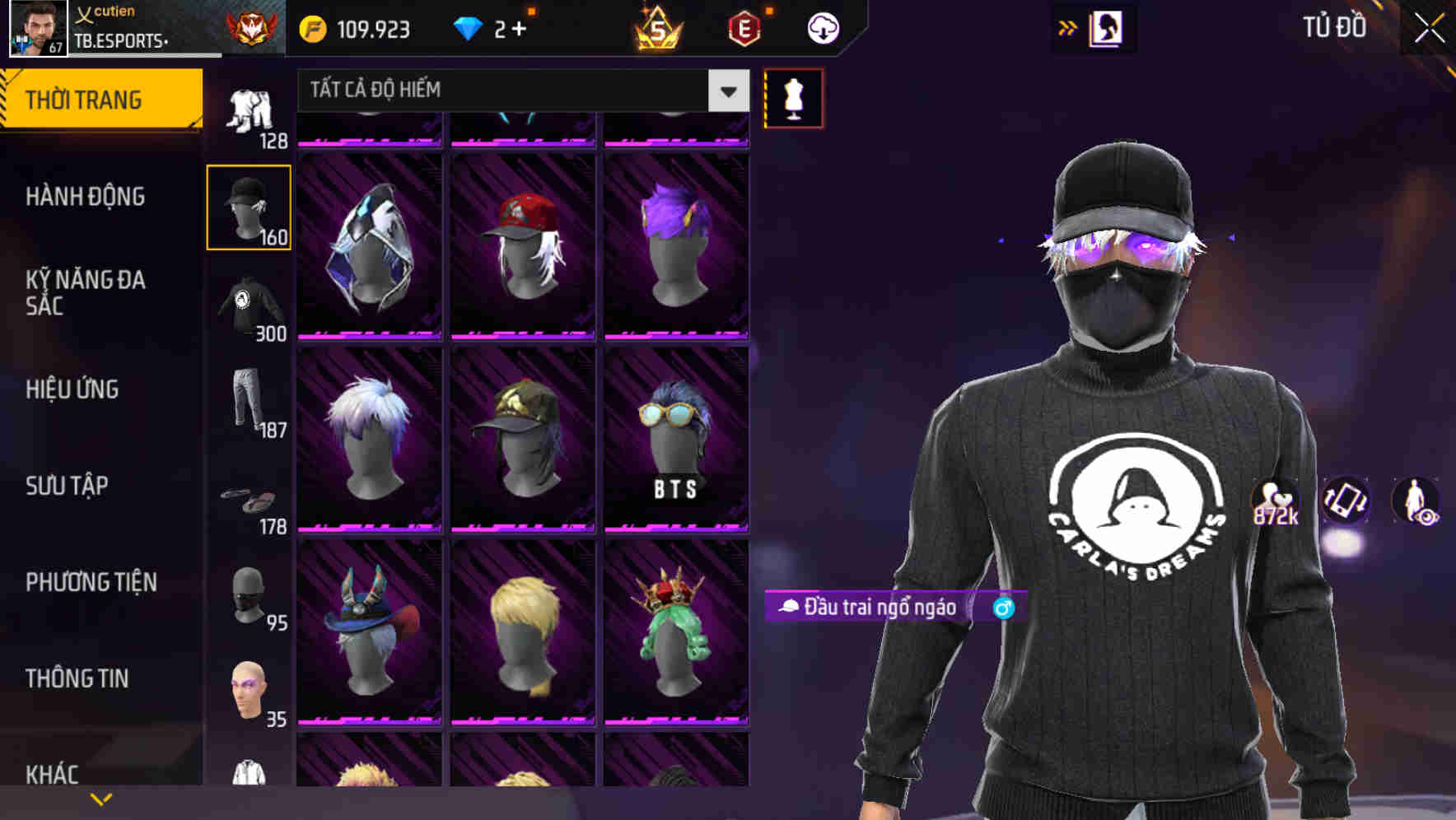Open the diamond balance icon
Screen dimensions: 1456x820
click(469, 27)
